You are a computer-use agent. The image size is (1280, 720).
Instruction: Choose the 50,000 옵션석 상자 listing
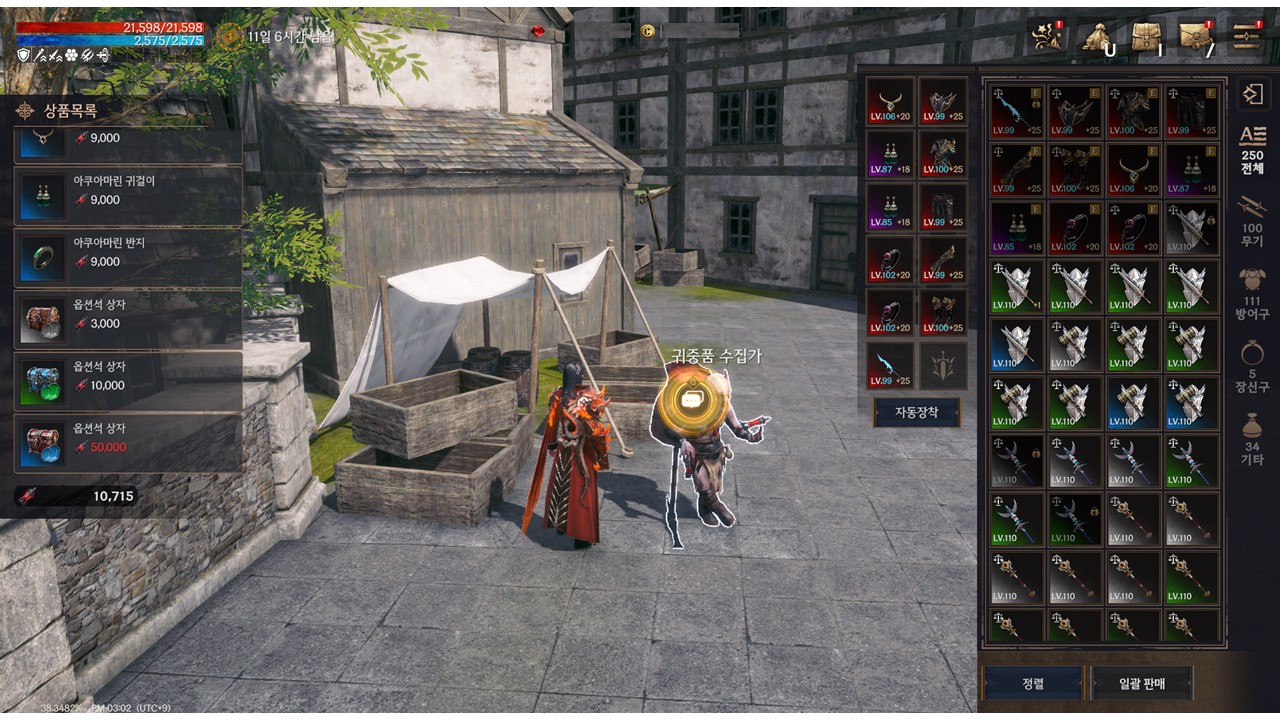pos(128,442)
